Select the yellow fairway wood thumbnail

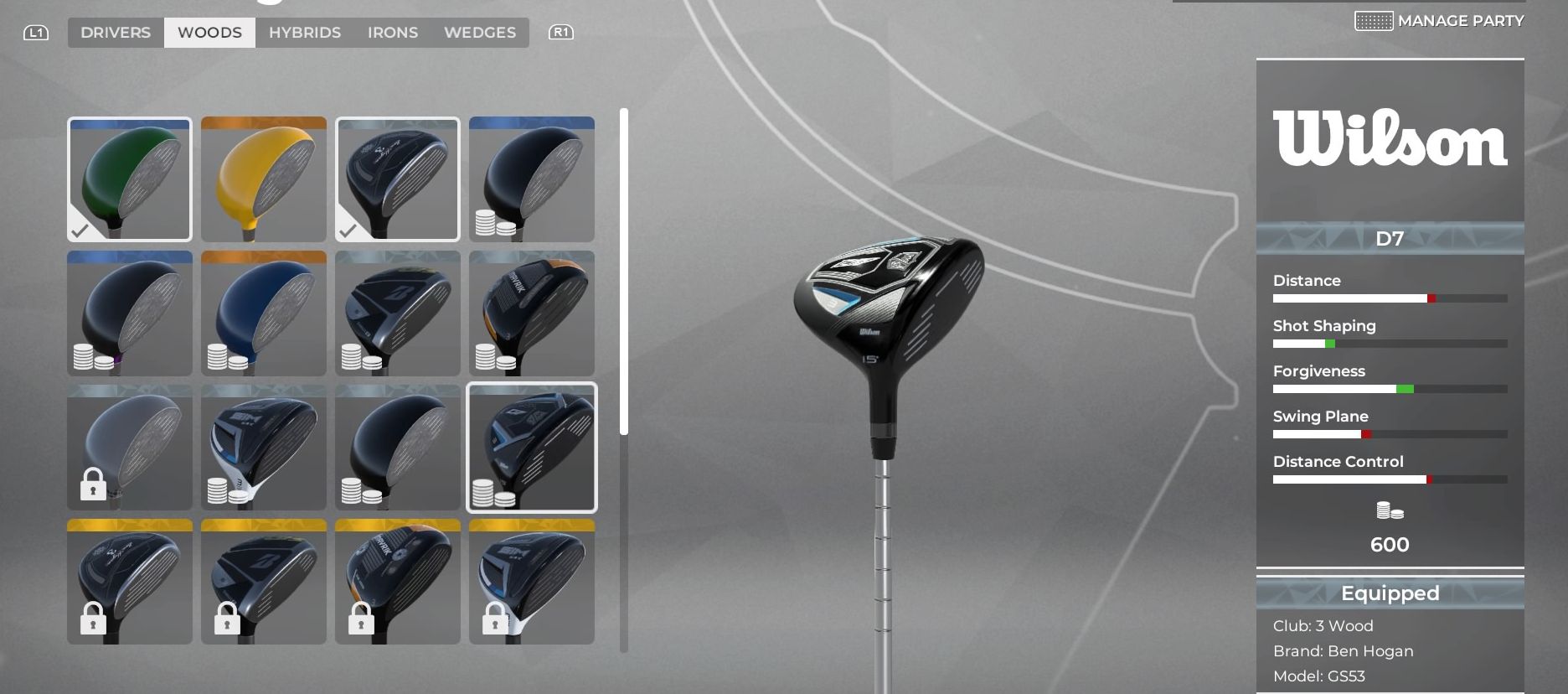(x=263, y=179)
